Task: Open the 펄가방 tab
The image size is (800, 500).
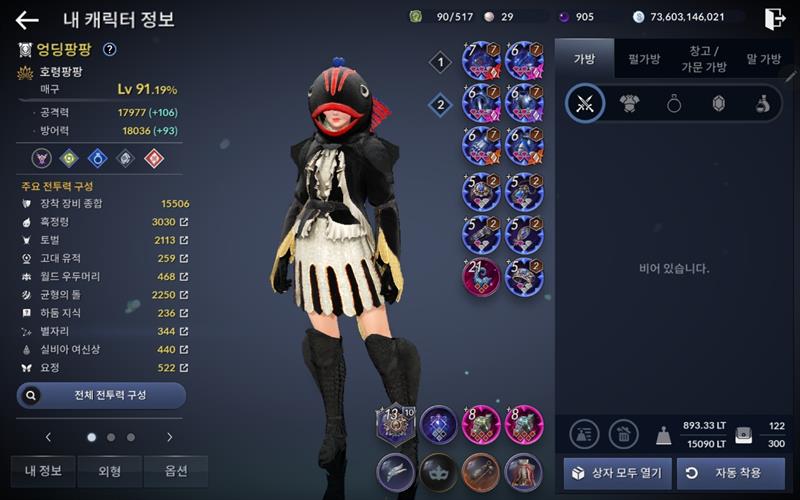Action: [x=643, y=59]
